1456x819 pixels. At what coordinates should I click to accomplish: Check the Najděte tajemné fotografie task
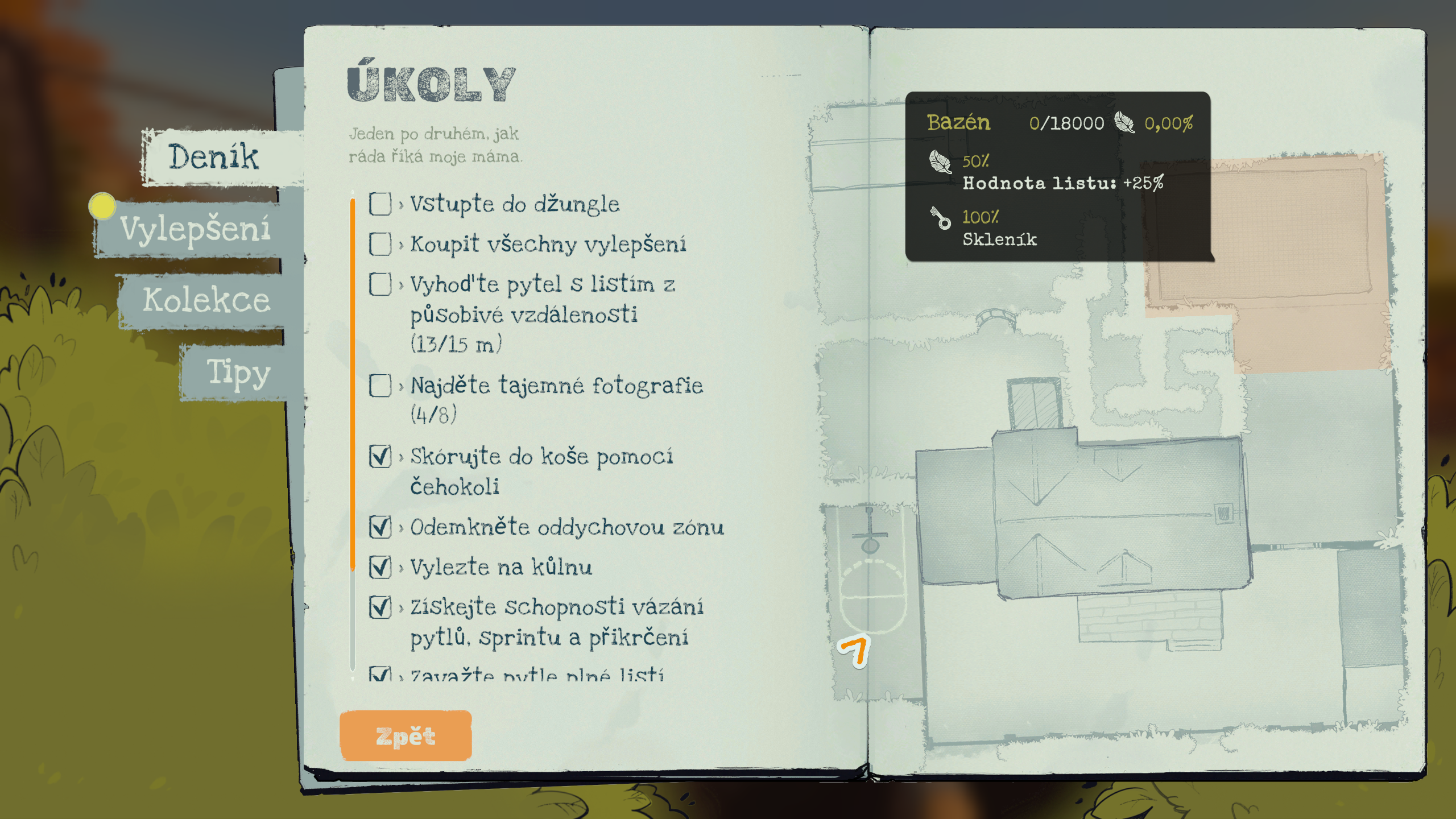pyautogui.click(x=379, y=386)
